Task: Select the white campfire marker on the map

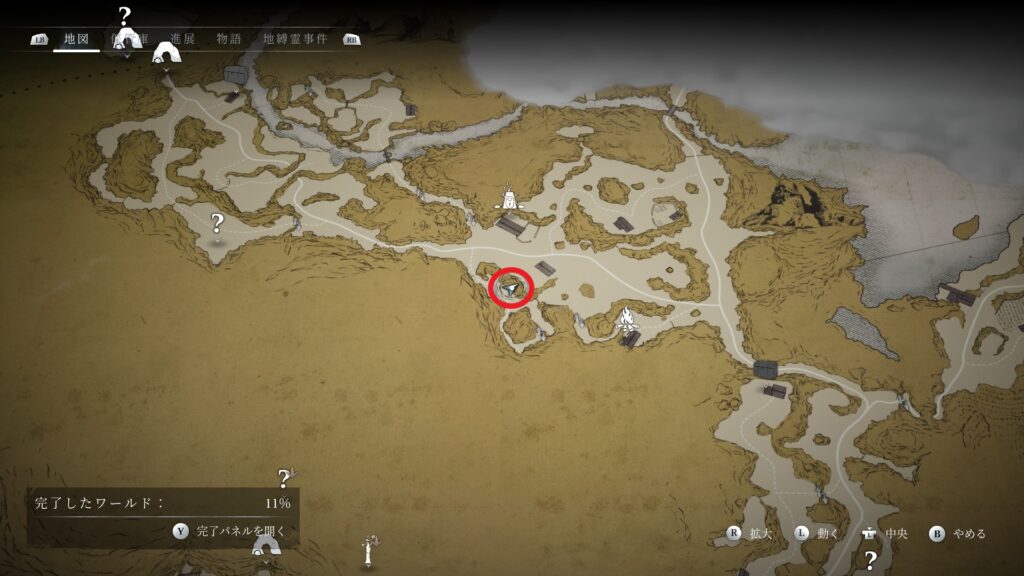Action: [x=627, y=321]
